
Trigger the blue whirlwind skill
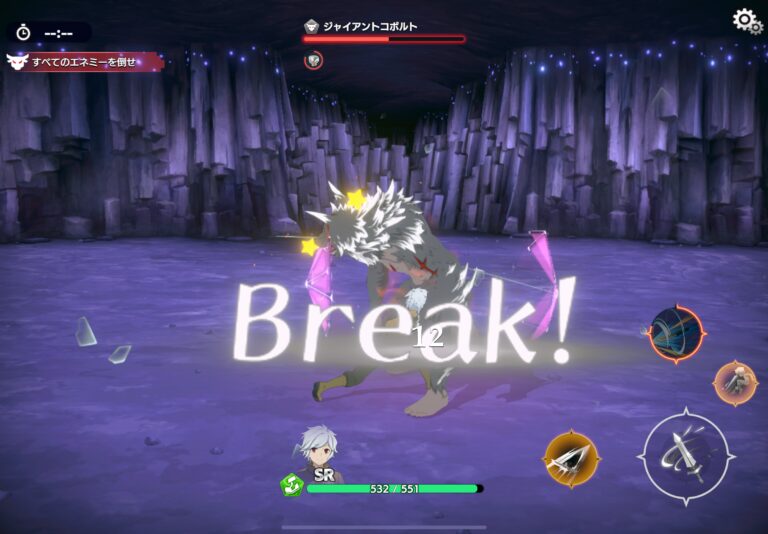tap(676, 334)
